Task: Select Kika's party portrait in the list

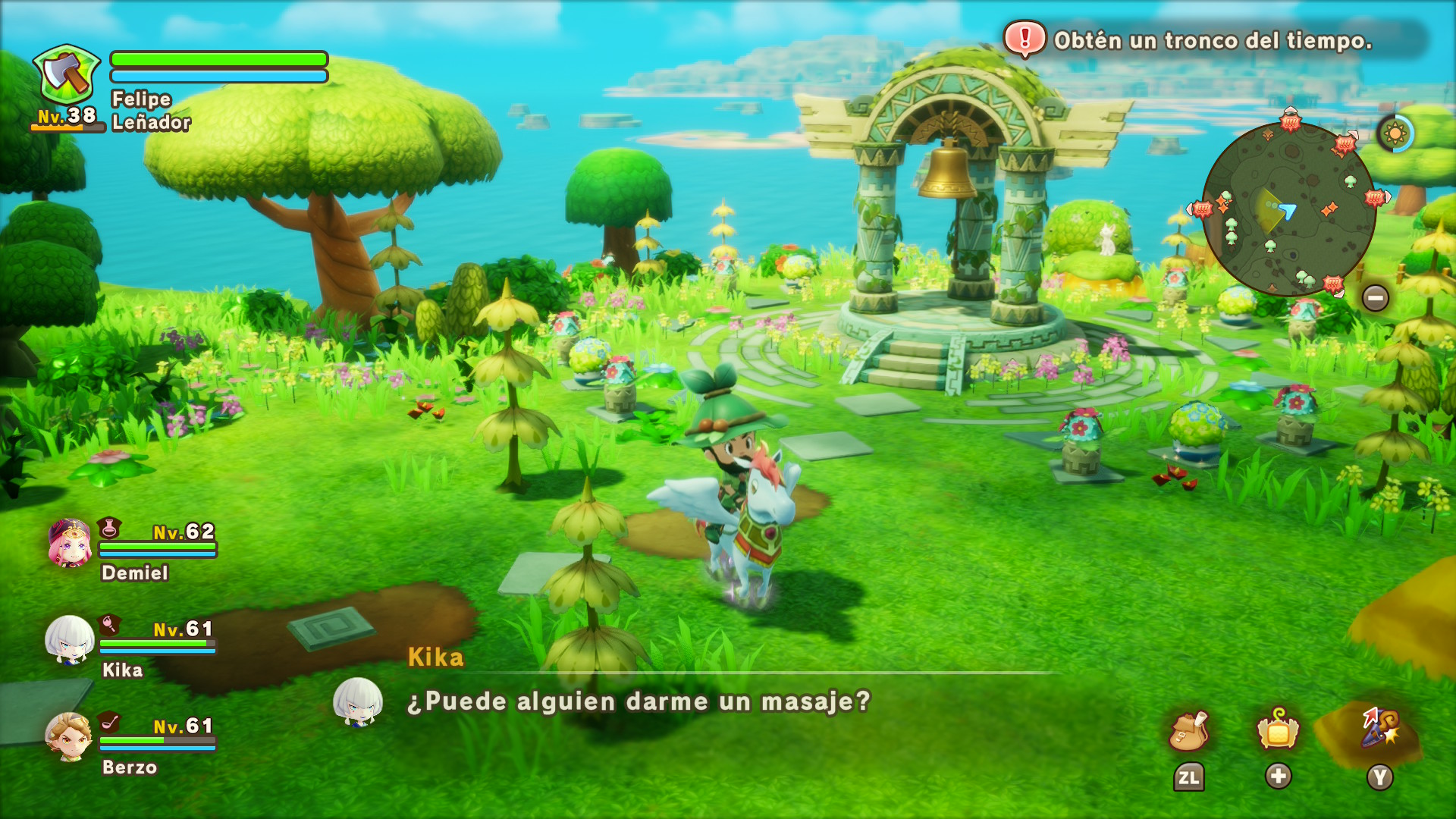Action: (70, 640)
